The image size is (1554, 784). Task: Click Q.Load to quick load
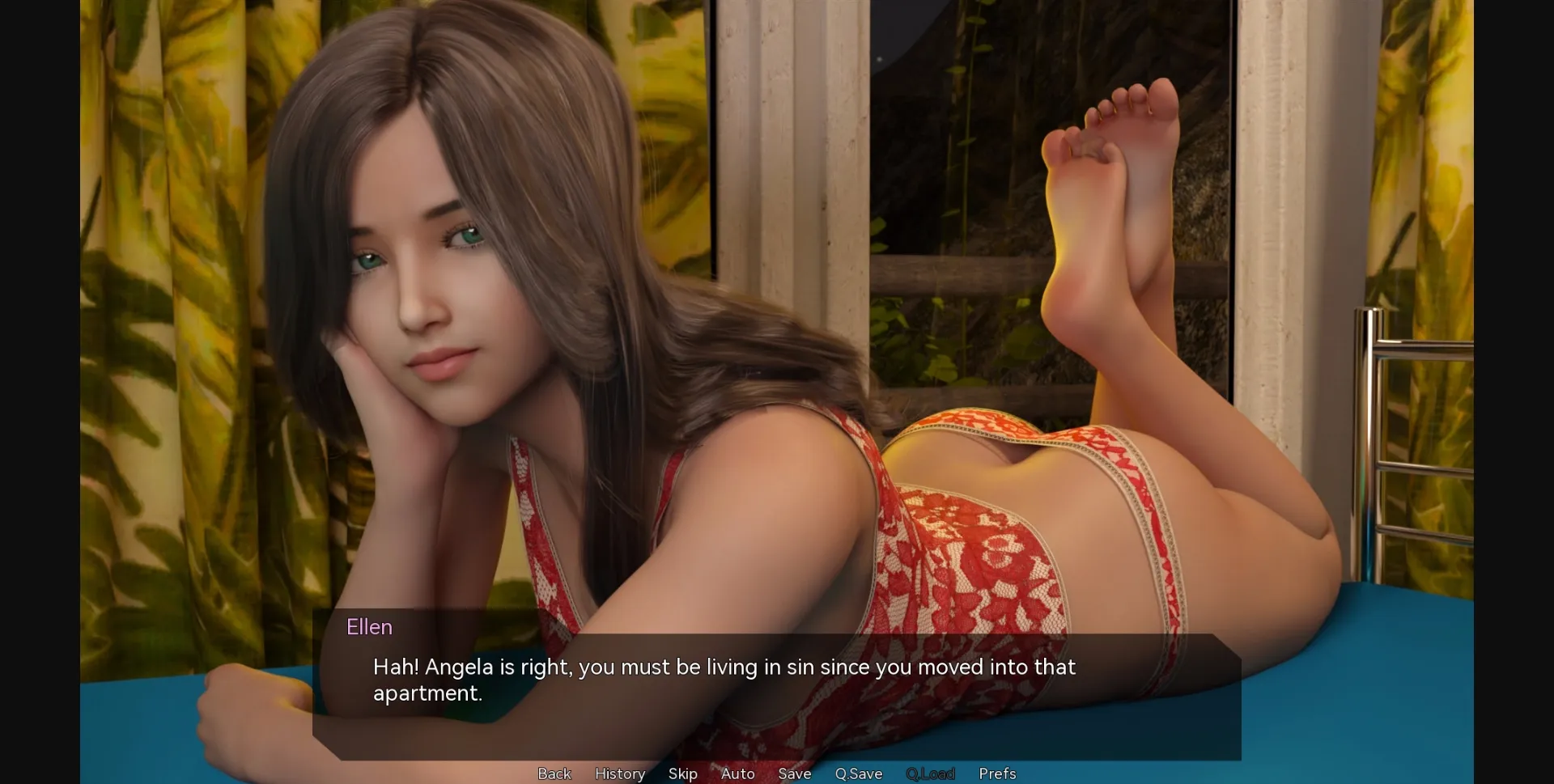pos(931,773)
